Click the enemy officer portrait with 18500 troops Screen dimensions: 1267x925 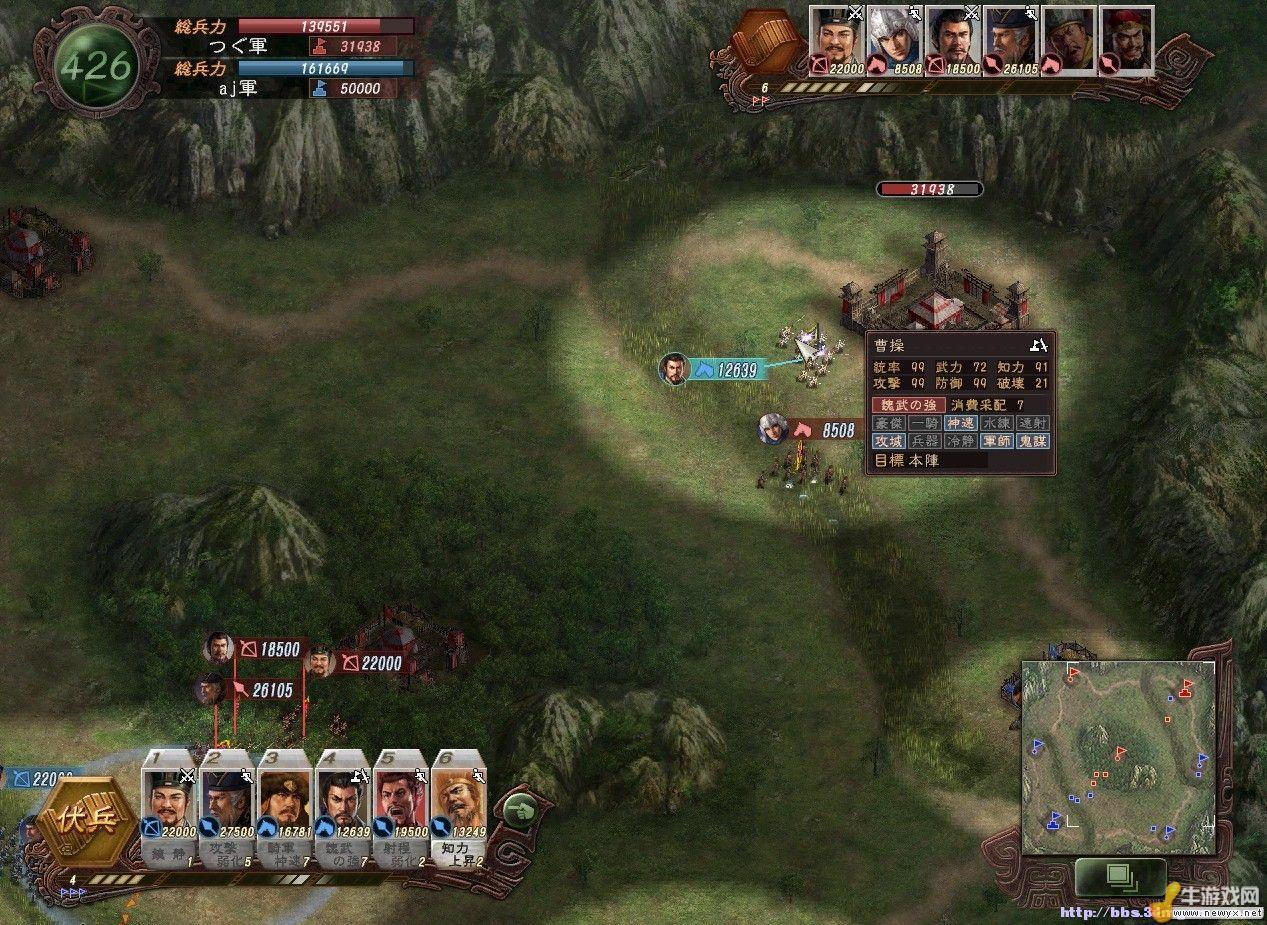point(953,40)
